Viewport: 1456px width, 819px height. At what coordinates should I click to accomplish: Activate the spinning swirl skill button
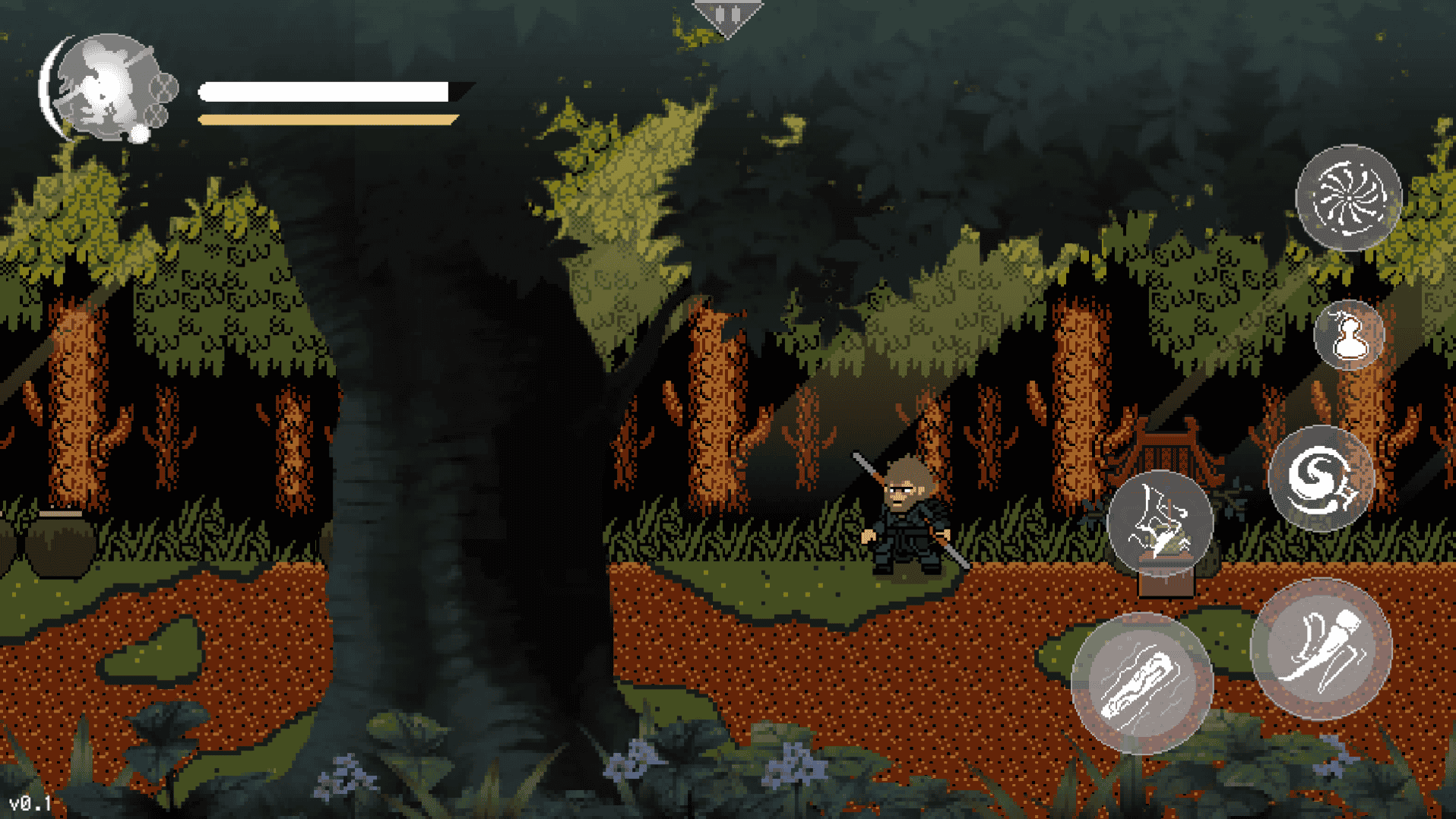pos(1348,198)
